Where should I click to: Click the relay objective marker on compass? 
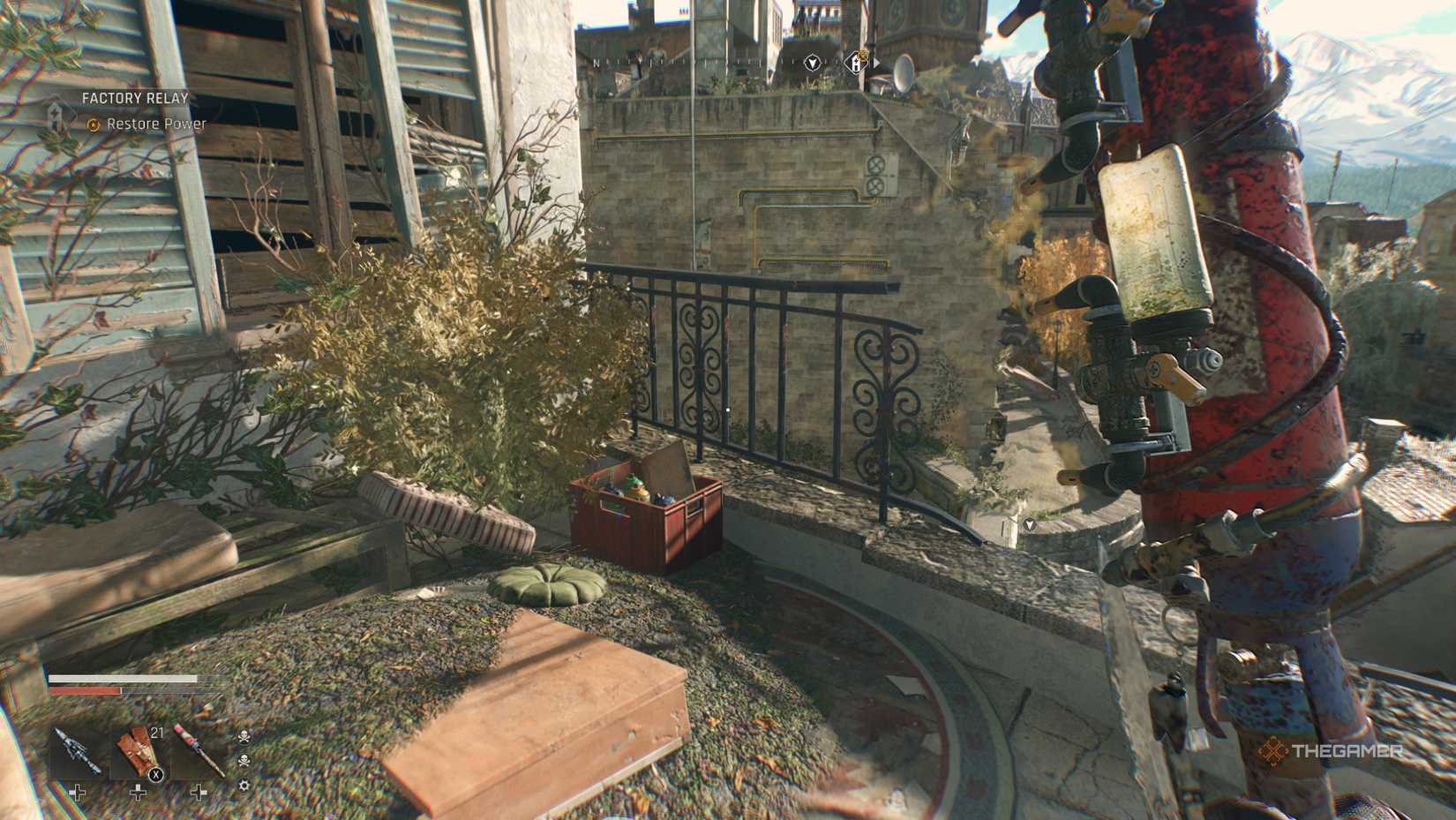tap(856, 62)
